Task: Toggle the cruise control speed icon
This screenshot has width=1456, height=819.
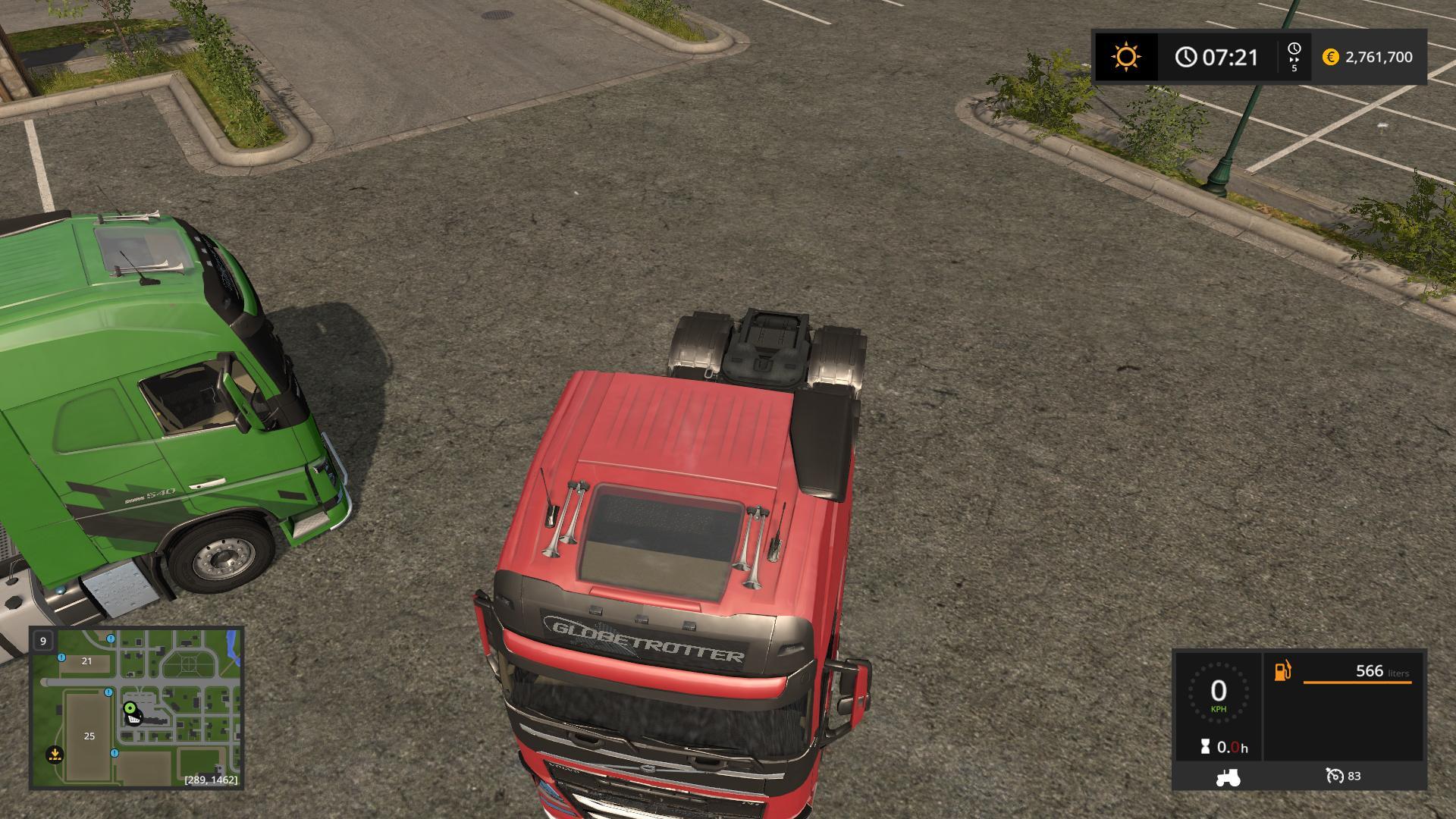Action: click(x=1335, y=776)
